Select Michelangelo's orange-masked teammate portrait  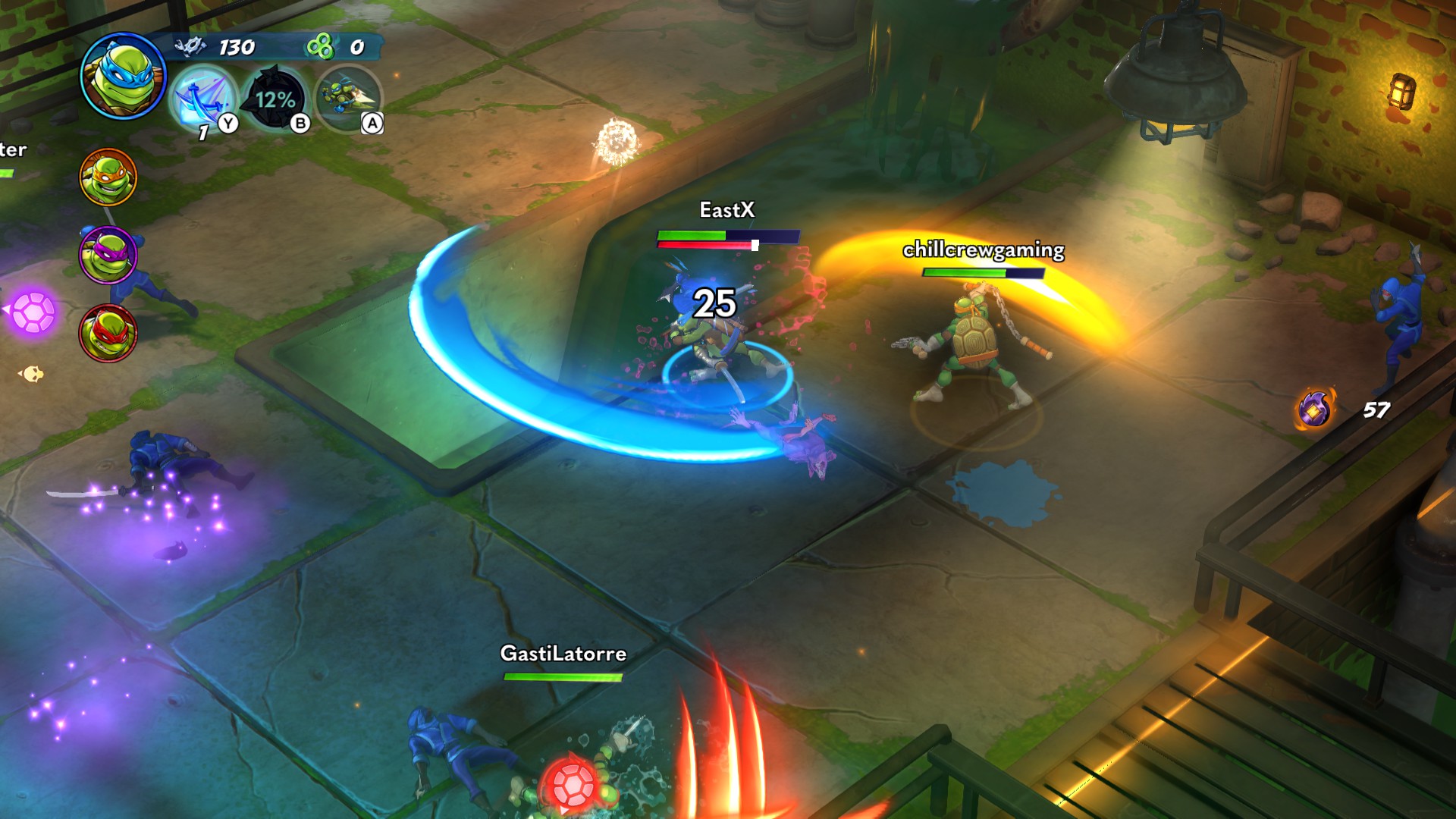coord(108,177)
